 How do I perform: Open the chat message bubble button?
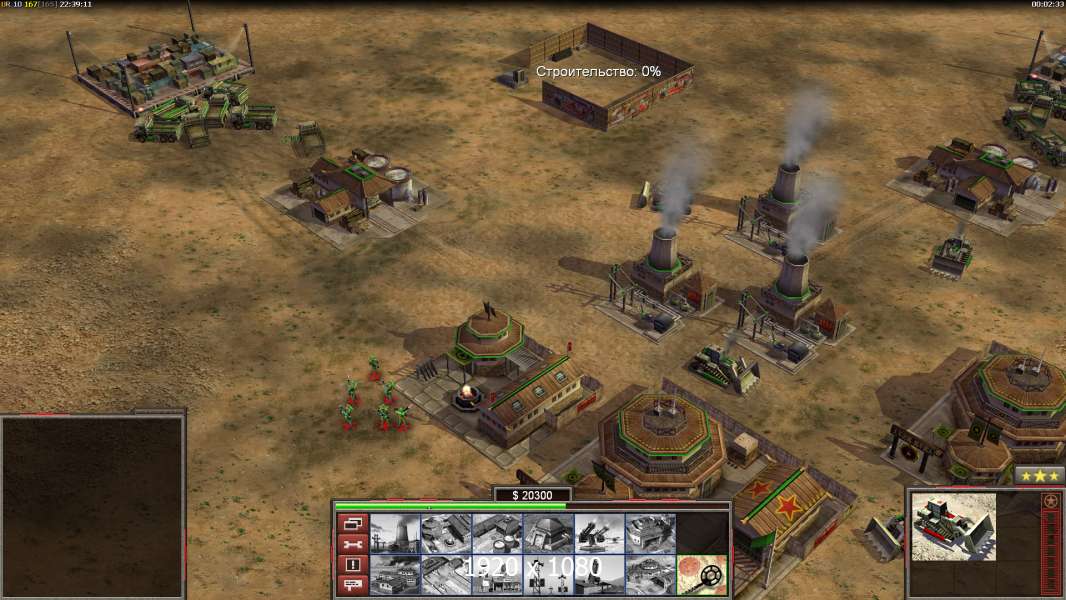coord(352,586)
